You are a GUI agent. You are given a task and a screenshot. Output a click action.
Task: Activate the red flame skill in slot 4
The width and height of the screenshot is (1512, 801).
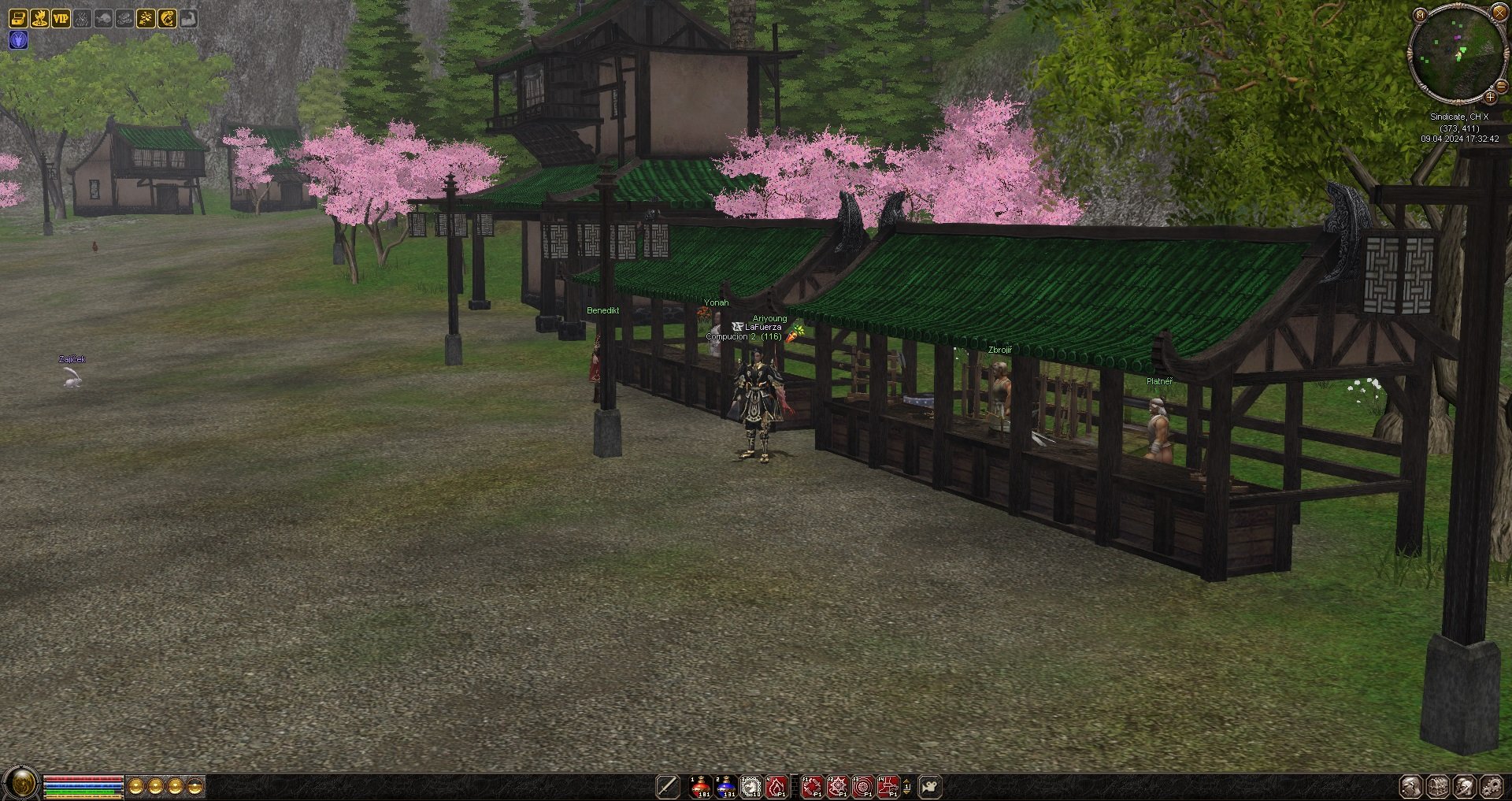776,786
